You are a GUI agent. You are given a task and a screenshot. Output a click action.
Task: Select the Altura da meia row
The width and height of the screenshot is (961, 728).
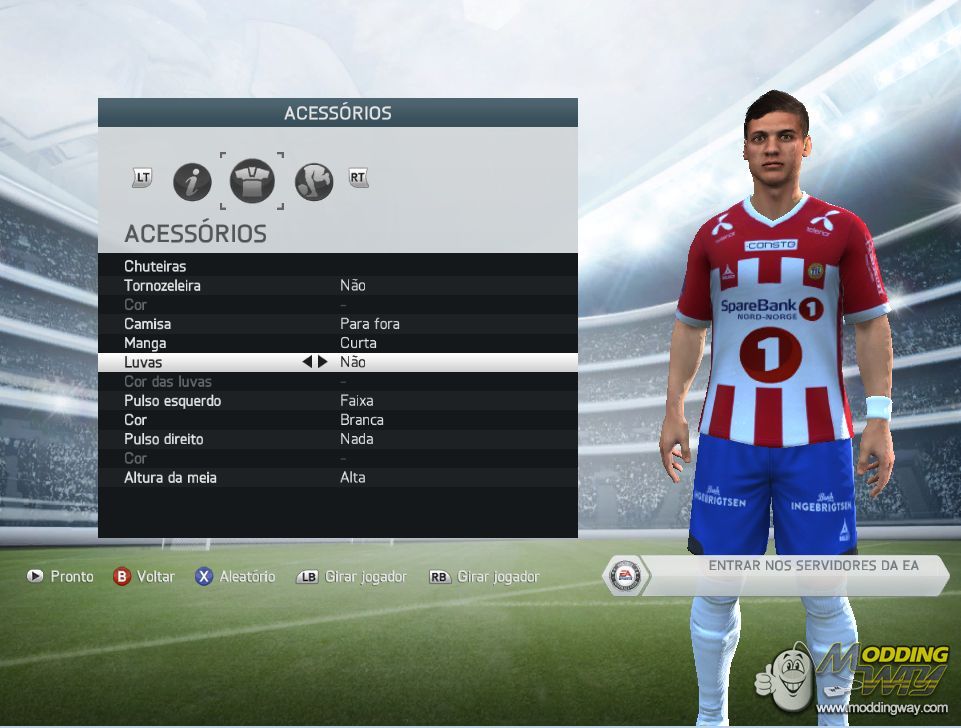337,478
